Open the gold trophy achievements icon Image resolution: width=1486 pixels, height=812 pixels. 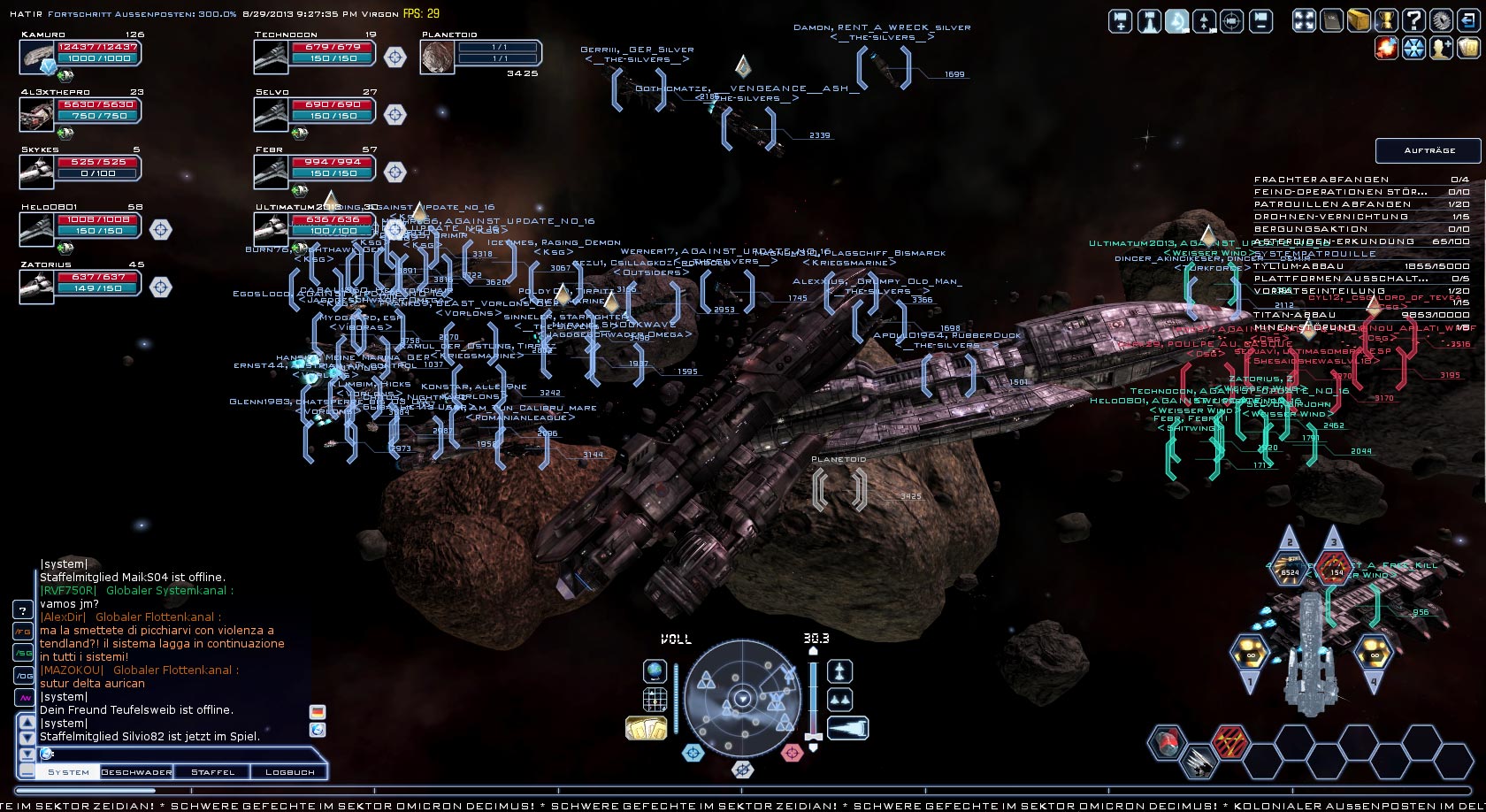[1386, 19]
